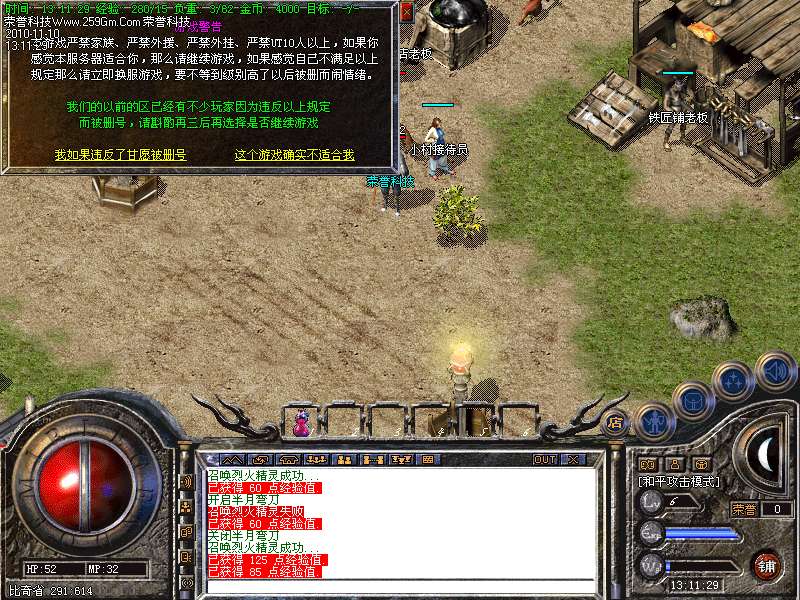Open the shop via gold '店' button
The height and width of the screenshot is (600, 800).
point(615,423)
